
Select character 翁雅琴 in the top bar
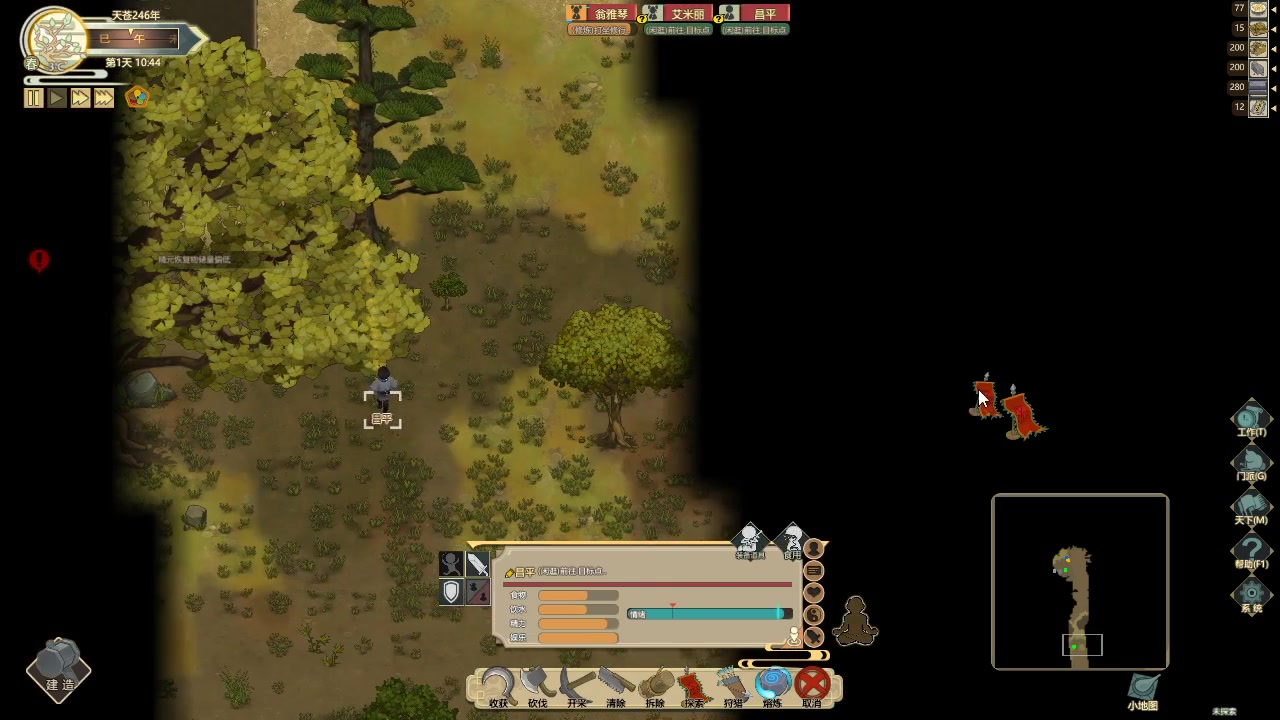[601, 14]
